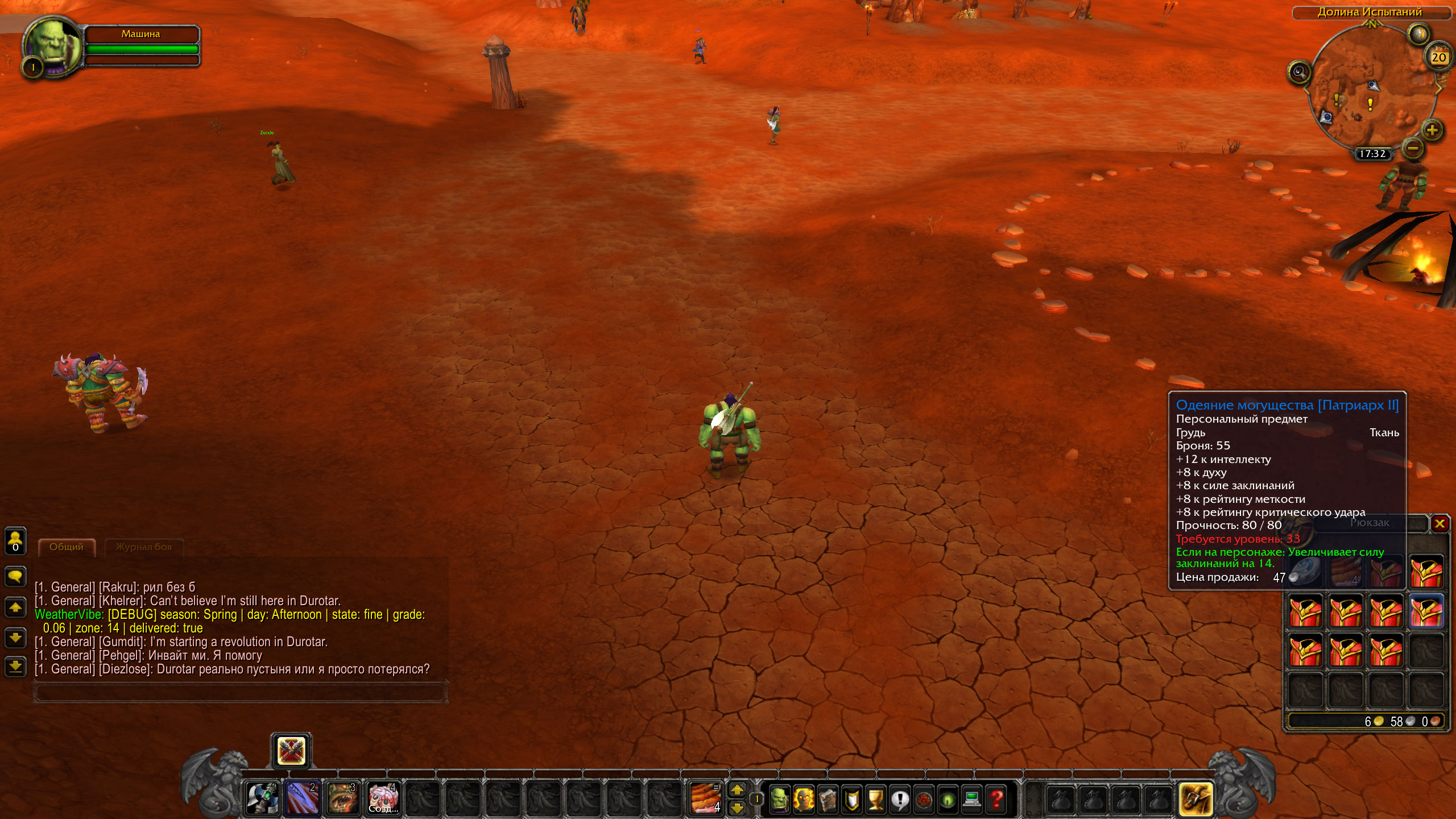Use the axe attack ability in slot 1
The image size is (1456, 819).
(x=262, y=797)
